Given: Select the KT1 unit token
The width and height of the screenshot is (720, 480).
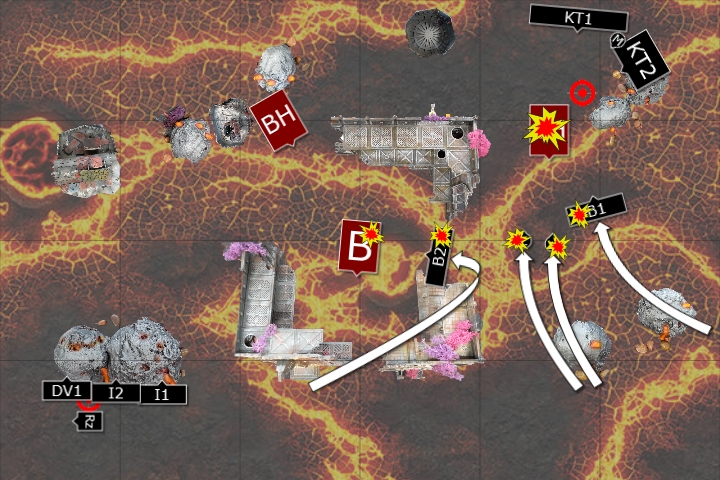Looking at the screenshot, I should pyautogui.click(x=577, y=18).
